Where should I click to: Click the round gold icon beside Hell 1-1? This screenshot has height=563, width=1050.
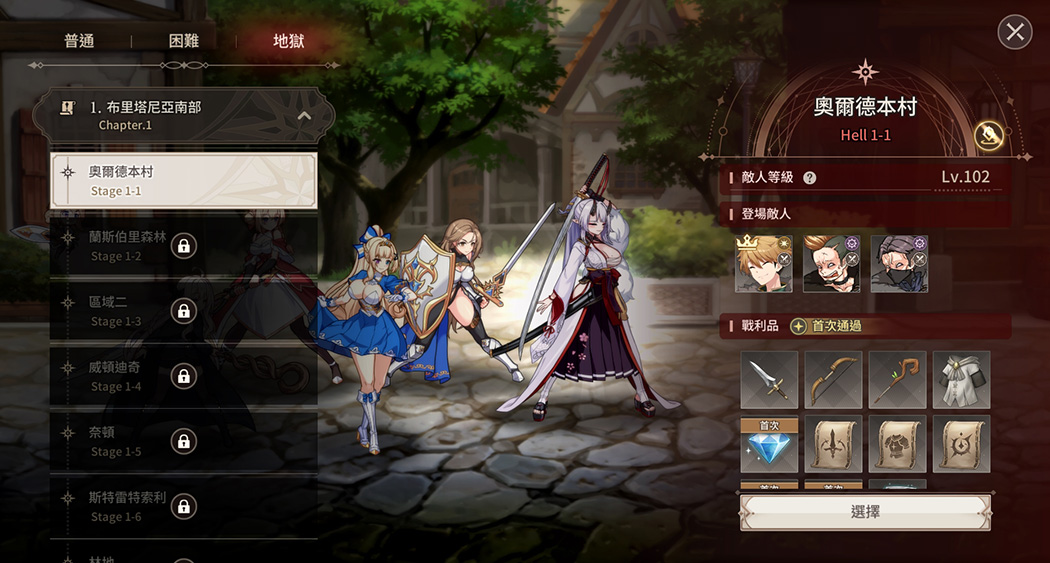pos(989,136)
